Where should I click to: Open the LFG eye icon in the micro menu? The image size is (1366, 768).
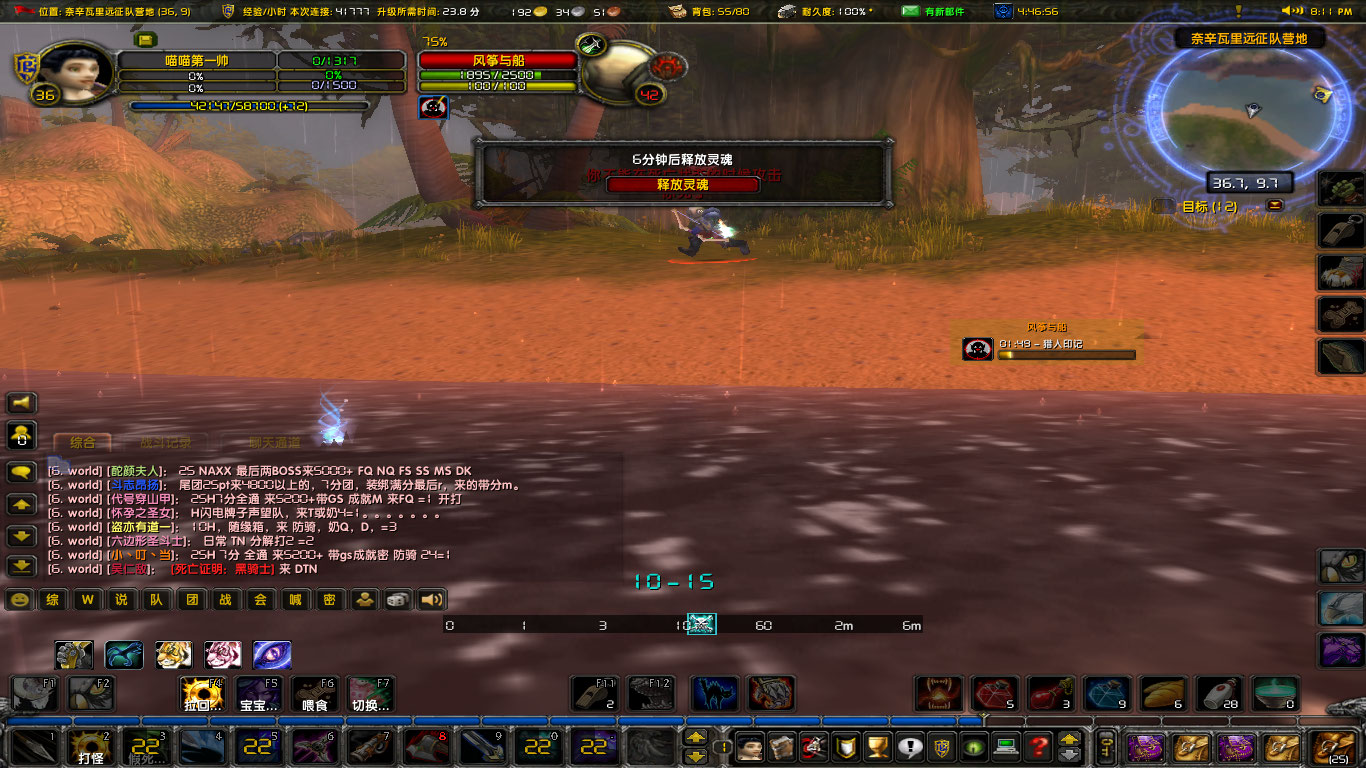coord(973,747)
